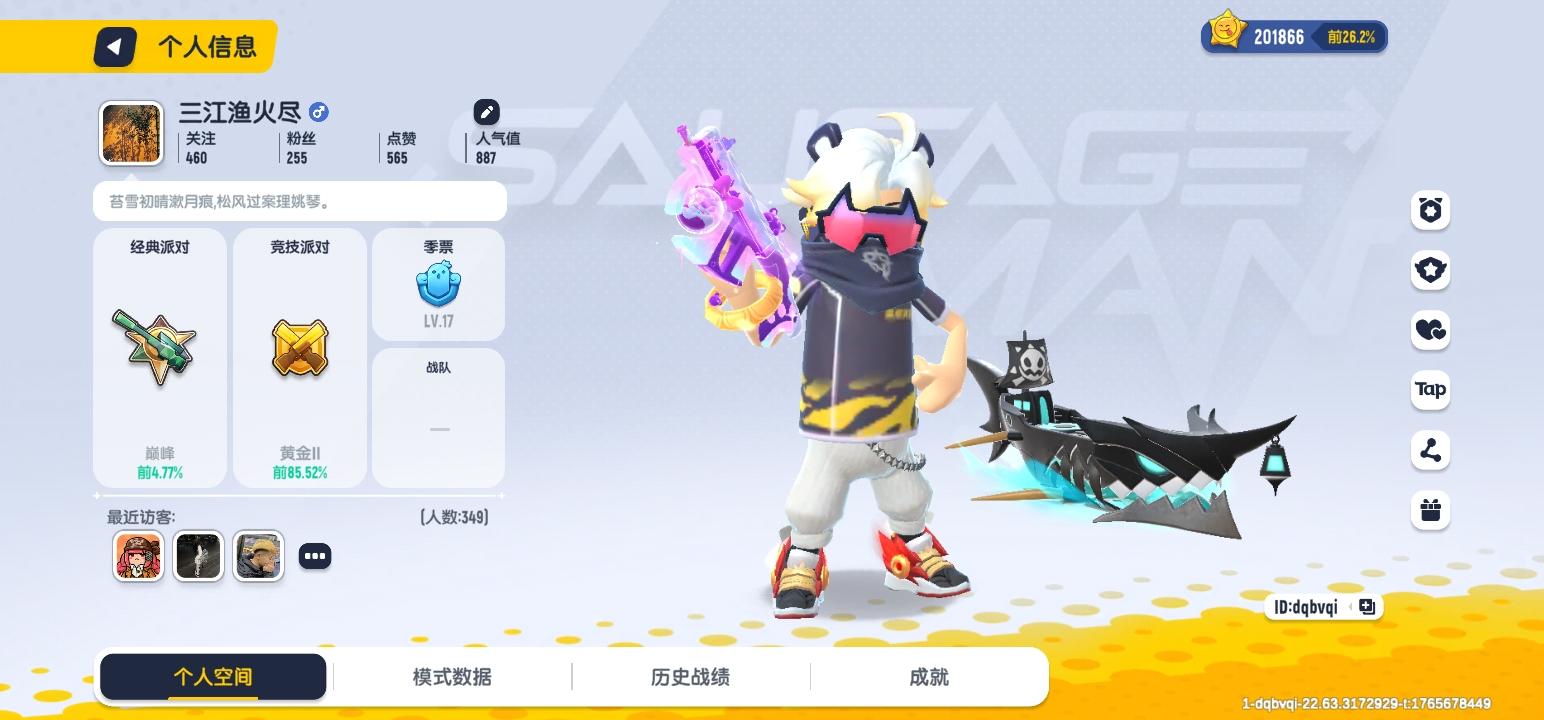The image size is (1544, 720).
Task: Select the 黄金II competitive rank medal
Action: (x=298, y=345)
